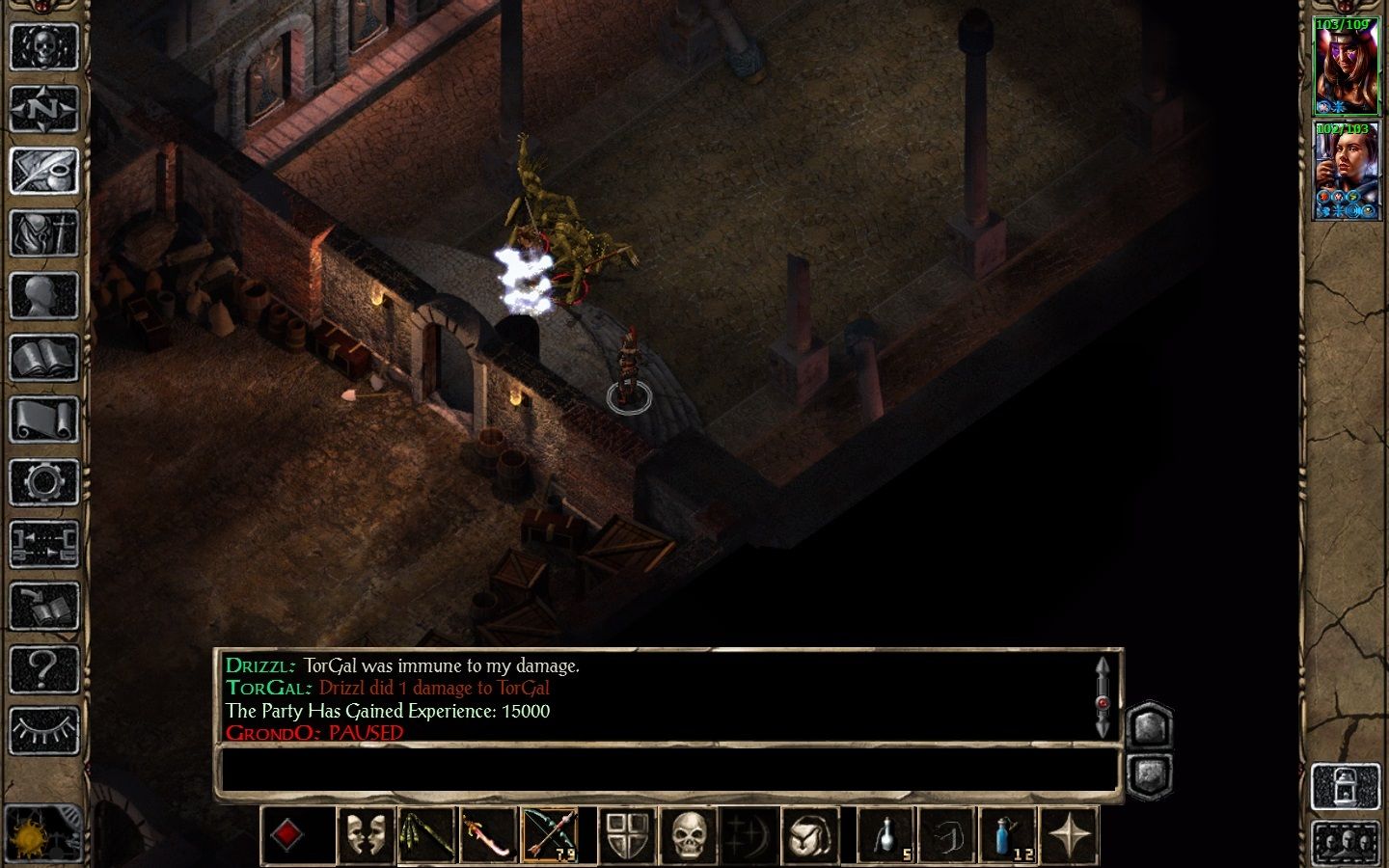Show the character record head icon
Screen dimensions: 1389x868
pos(43,296)
